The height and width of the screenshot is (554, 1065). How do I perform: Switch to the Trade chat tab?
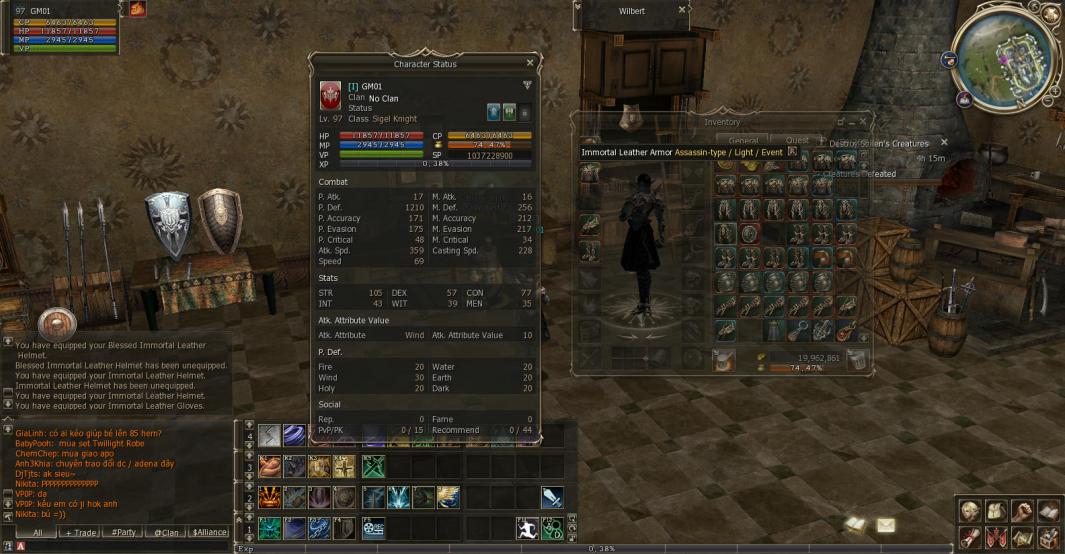pyautogui.click(x=80, y=532)
